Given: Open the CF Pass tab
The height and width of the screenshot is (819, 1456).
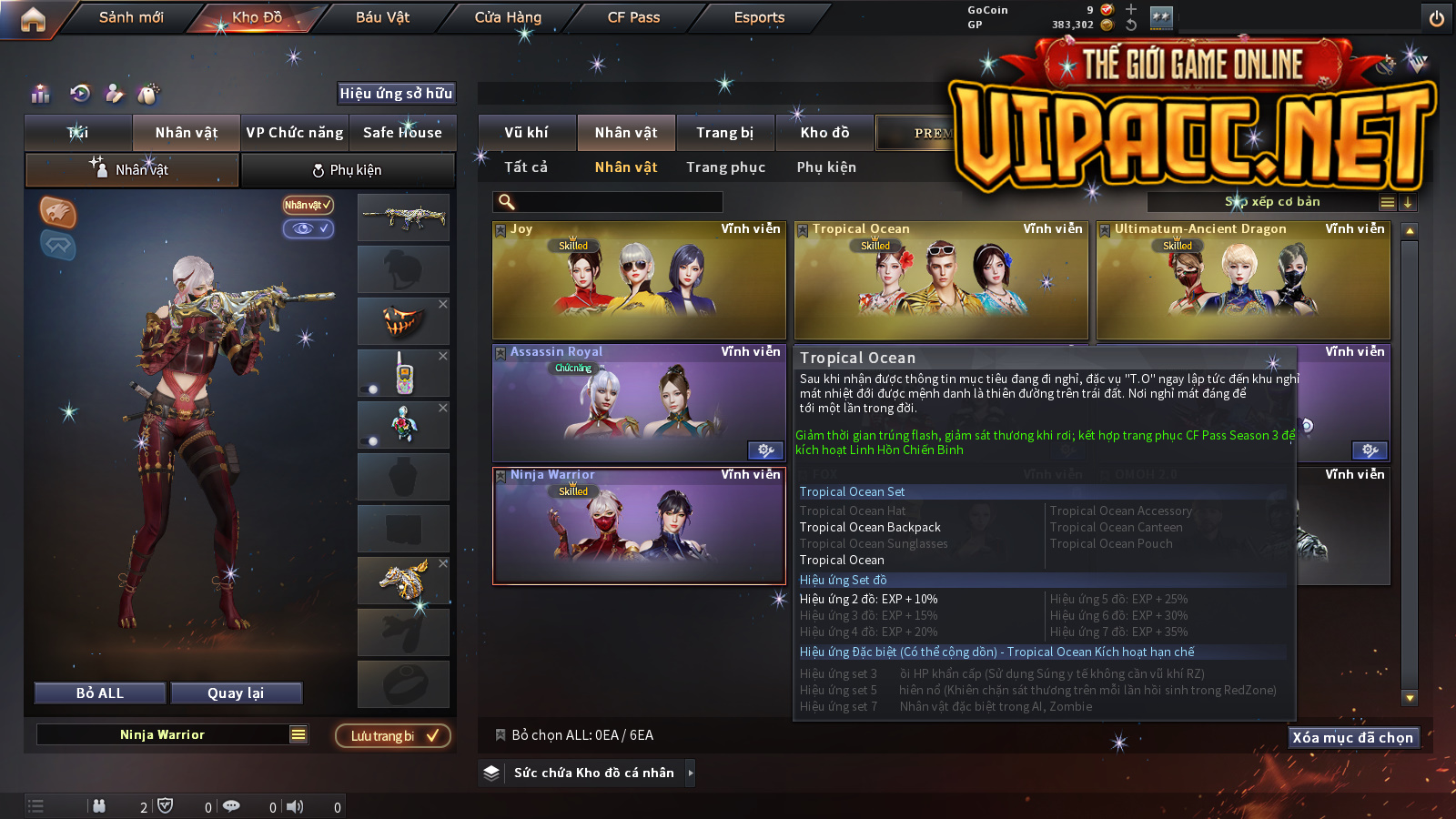Looking at the screenshot, I should point(633,17).
